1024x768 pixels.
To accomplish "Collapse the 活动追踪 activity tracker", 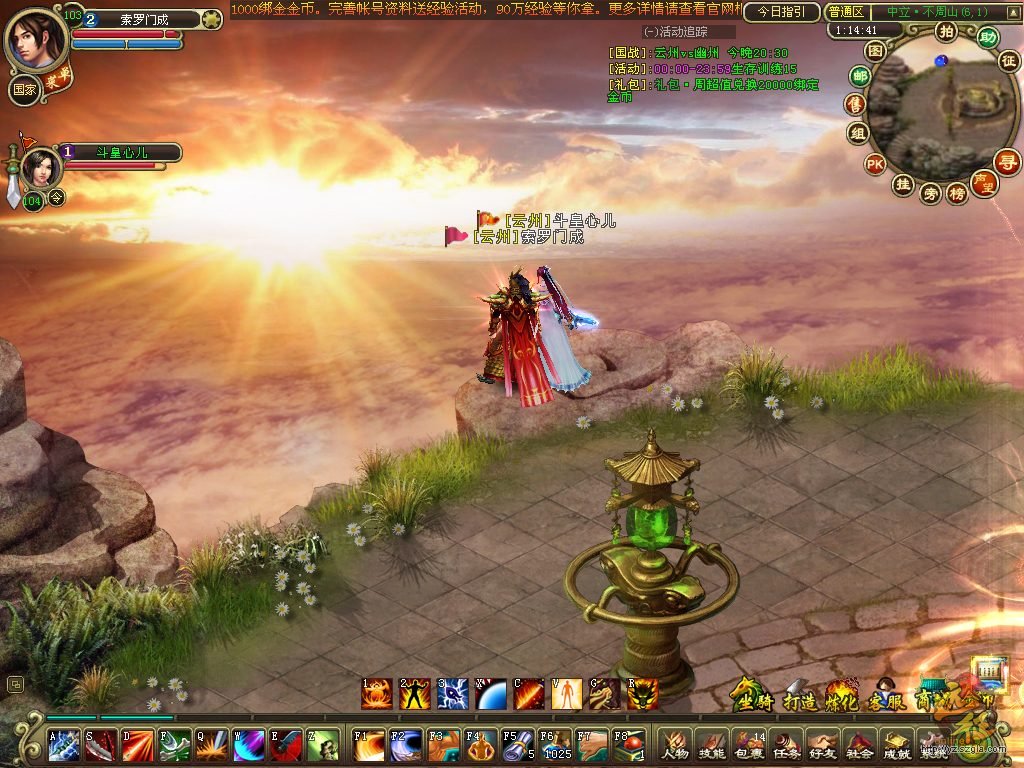I will pyautogui.click(x=650, y=32).
